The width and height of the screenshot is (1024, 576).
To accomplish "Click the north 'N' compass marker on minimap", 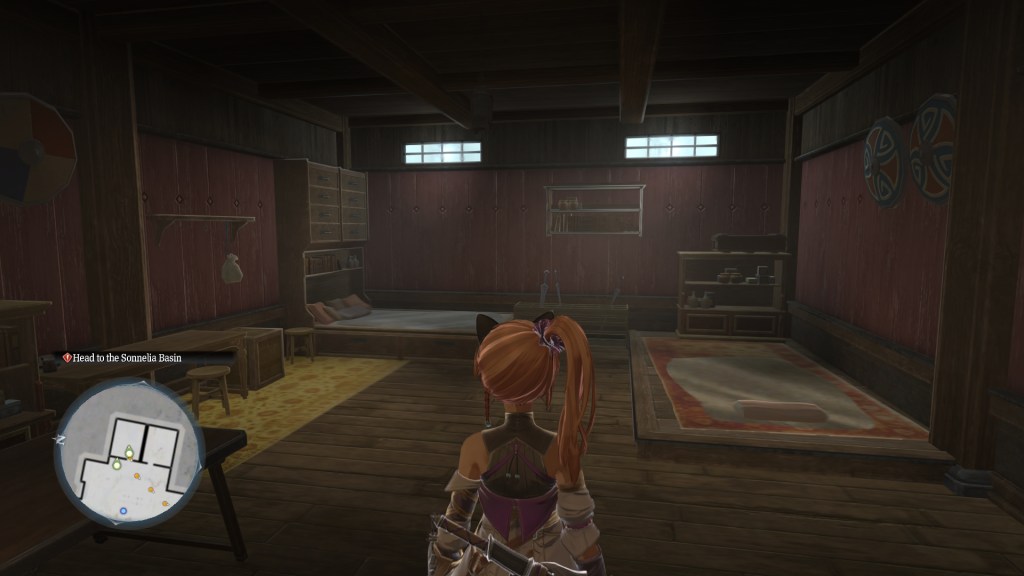I will click(61, 438).
